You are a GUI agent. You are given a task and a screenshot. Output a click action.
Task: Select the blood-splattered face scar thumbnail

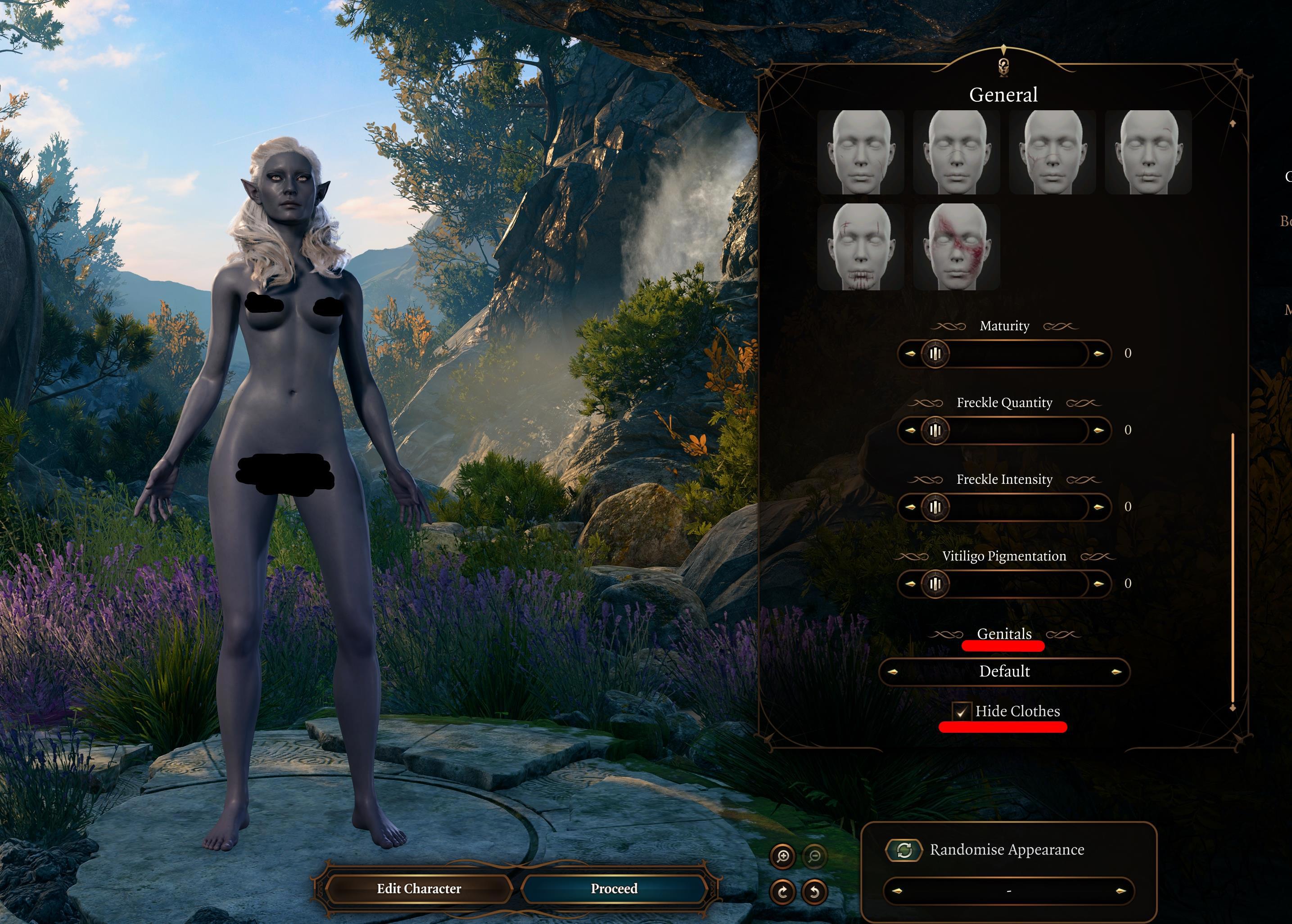956,246
